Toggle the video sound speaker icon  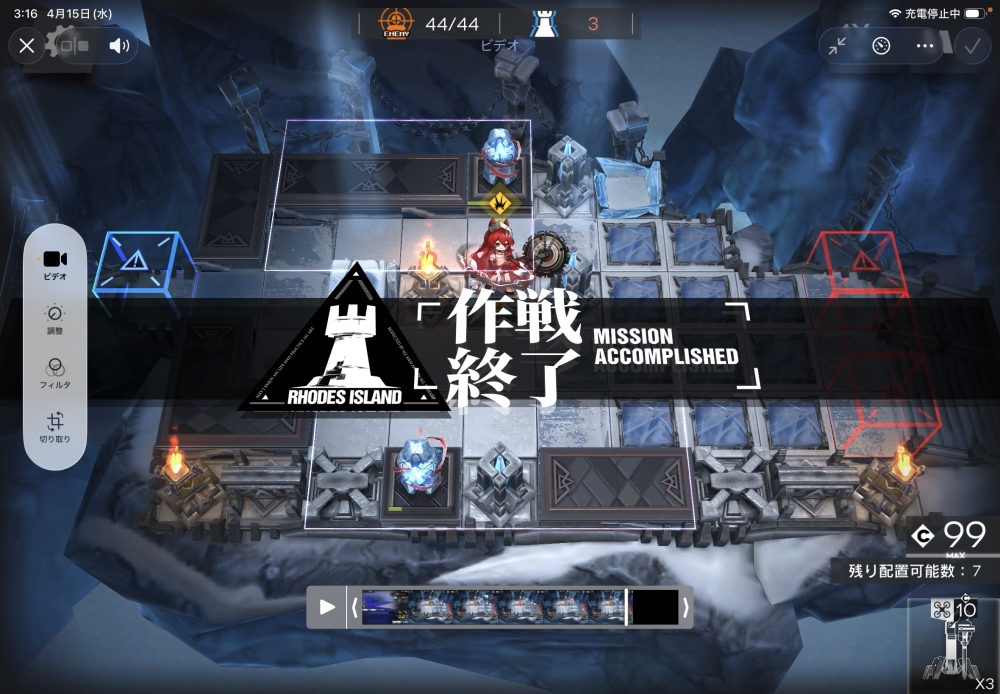coord(120,45)
